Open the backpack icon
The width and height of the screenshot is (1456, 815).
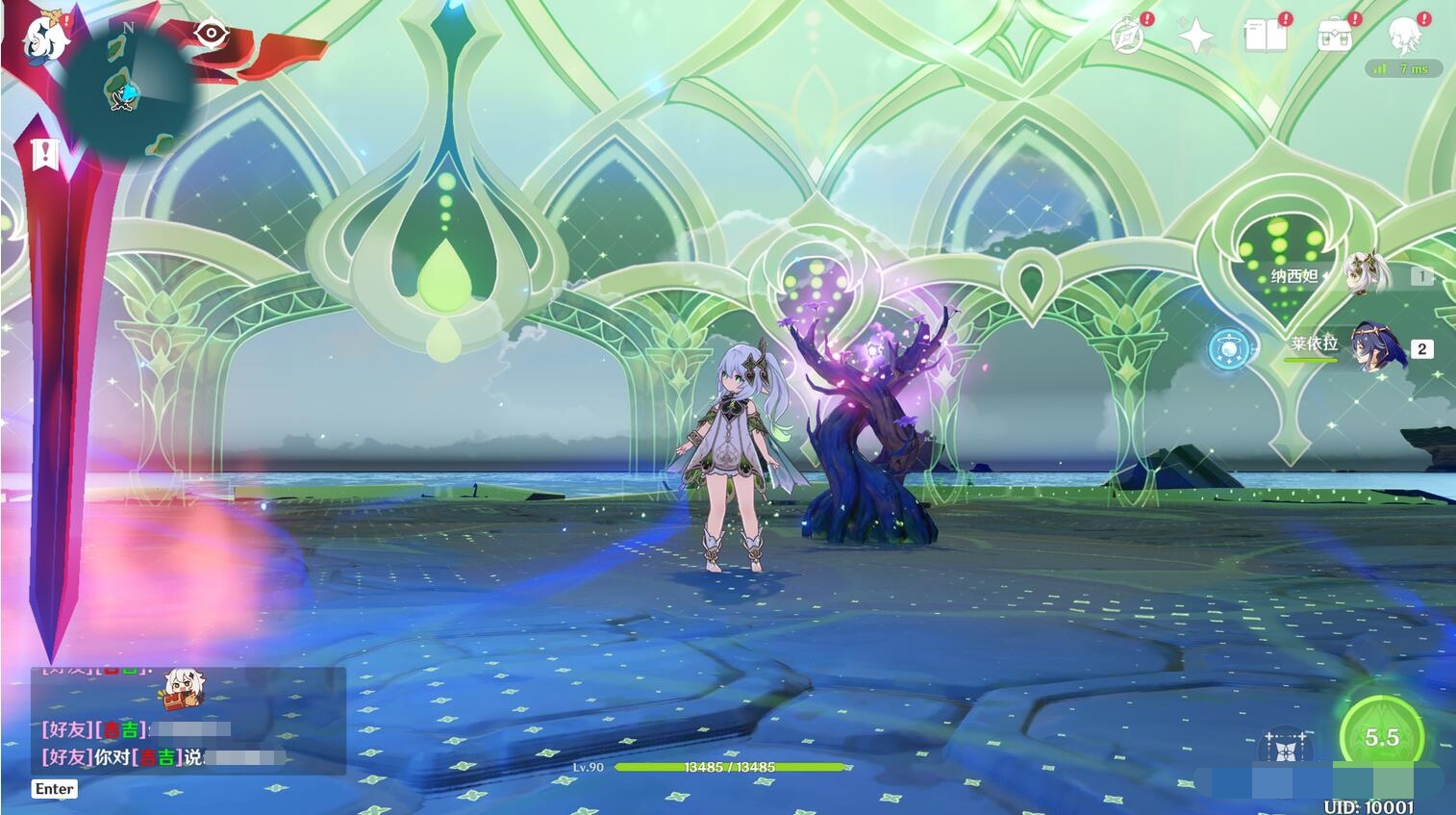[1334, 37]
